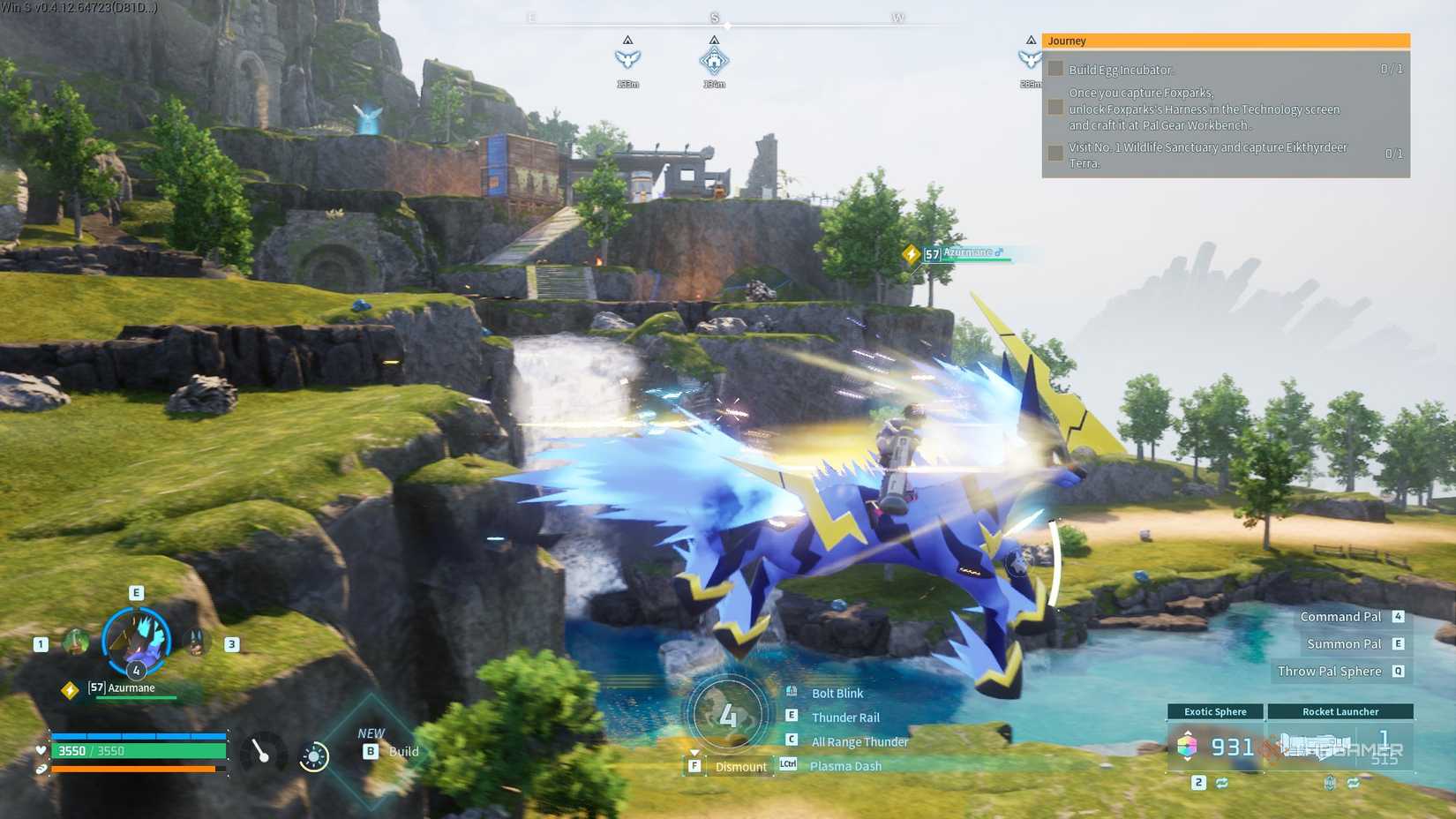Select Azurmane's electric type lightning icon
The image size is (1456, 819).
[x=69, y=688]
